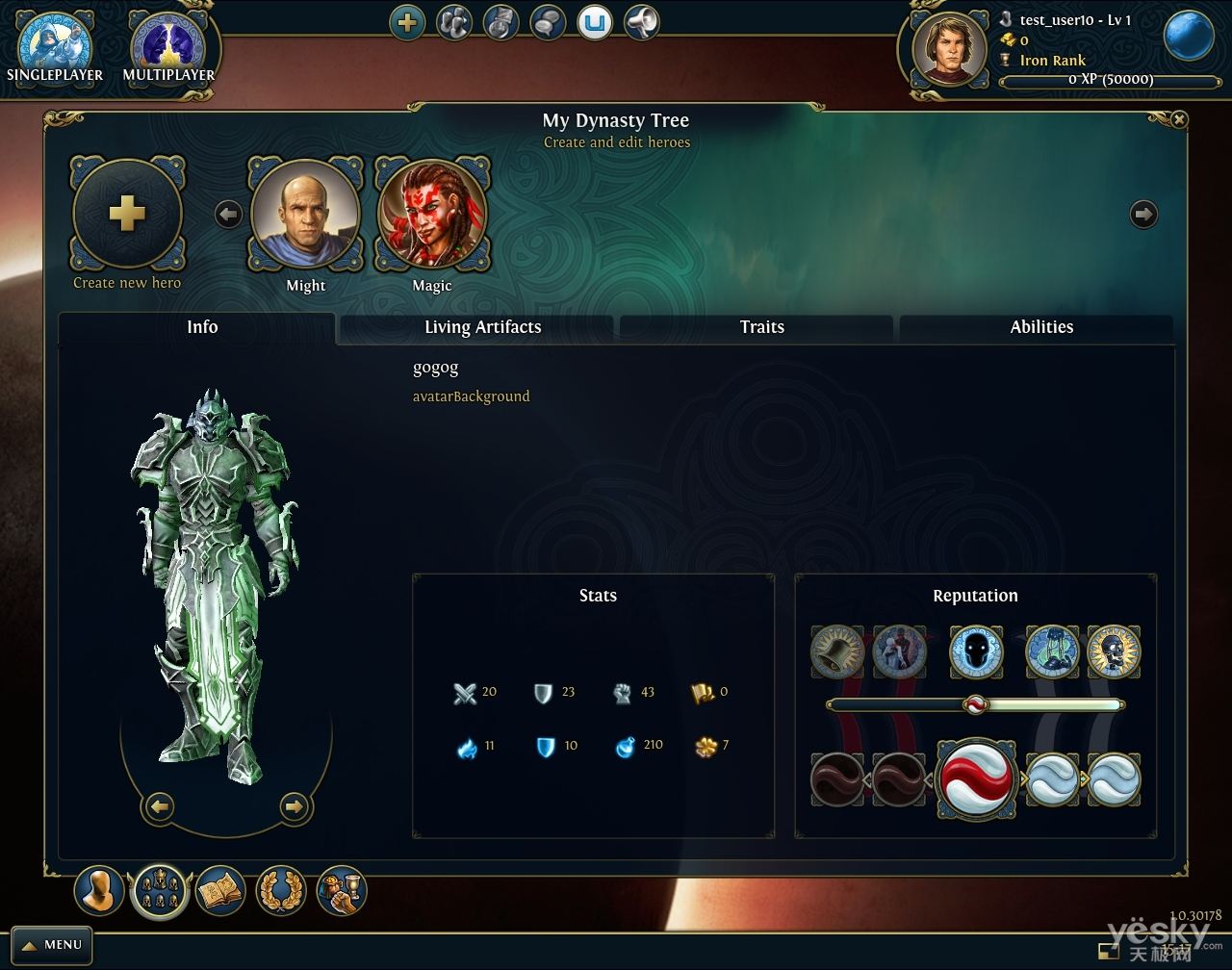Rotate hero model with the left arrow
This screenshot has height=970, width=1232.
point(160,806)
